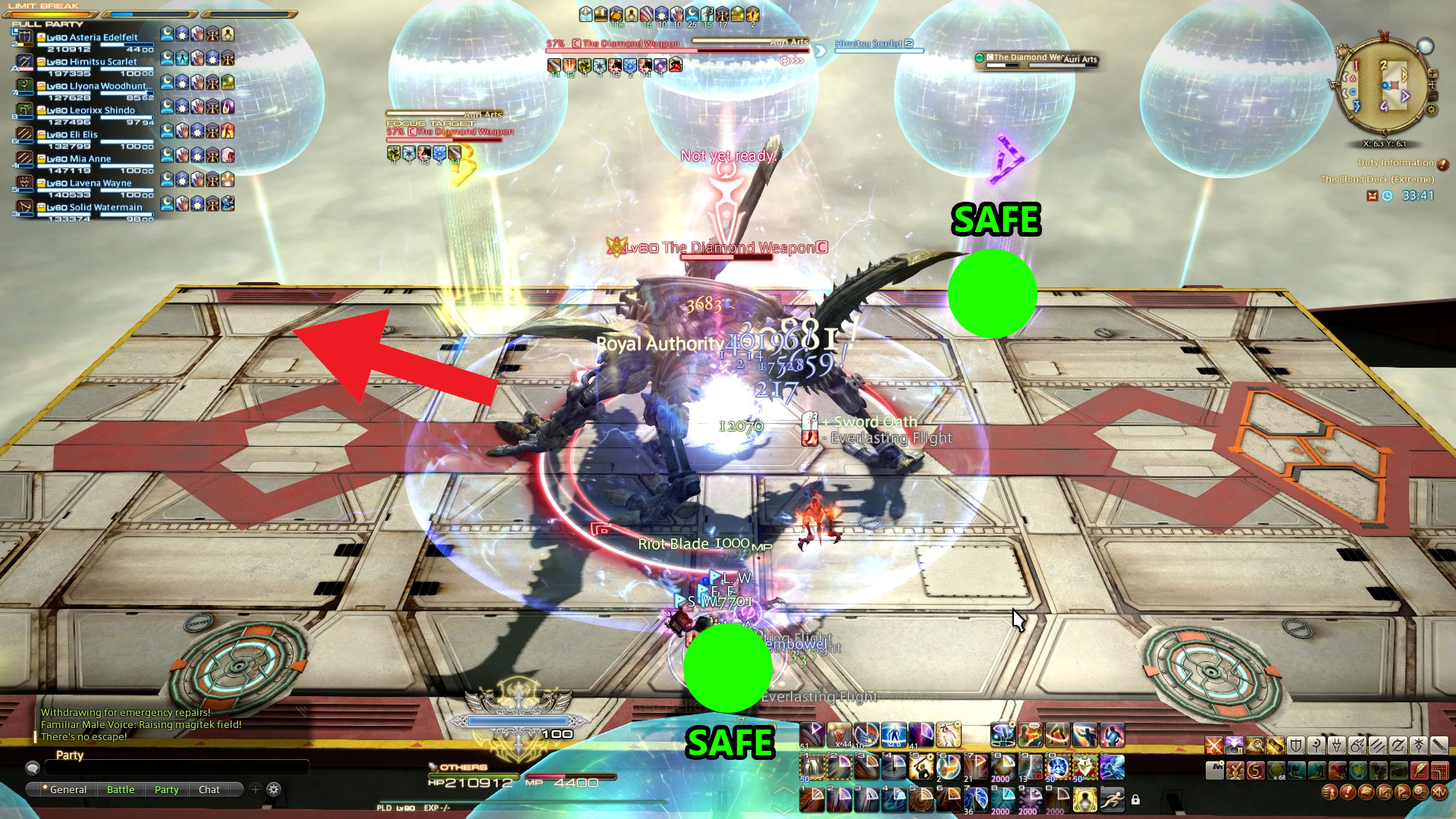Select the Sprint icon on the hotbar
The image size is (1456, 819).
[1112, 800]
